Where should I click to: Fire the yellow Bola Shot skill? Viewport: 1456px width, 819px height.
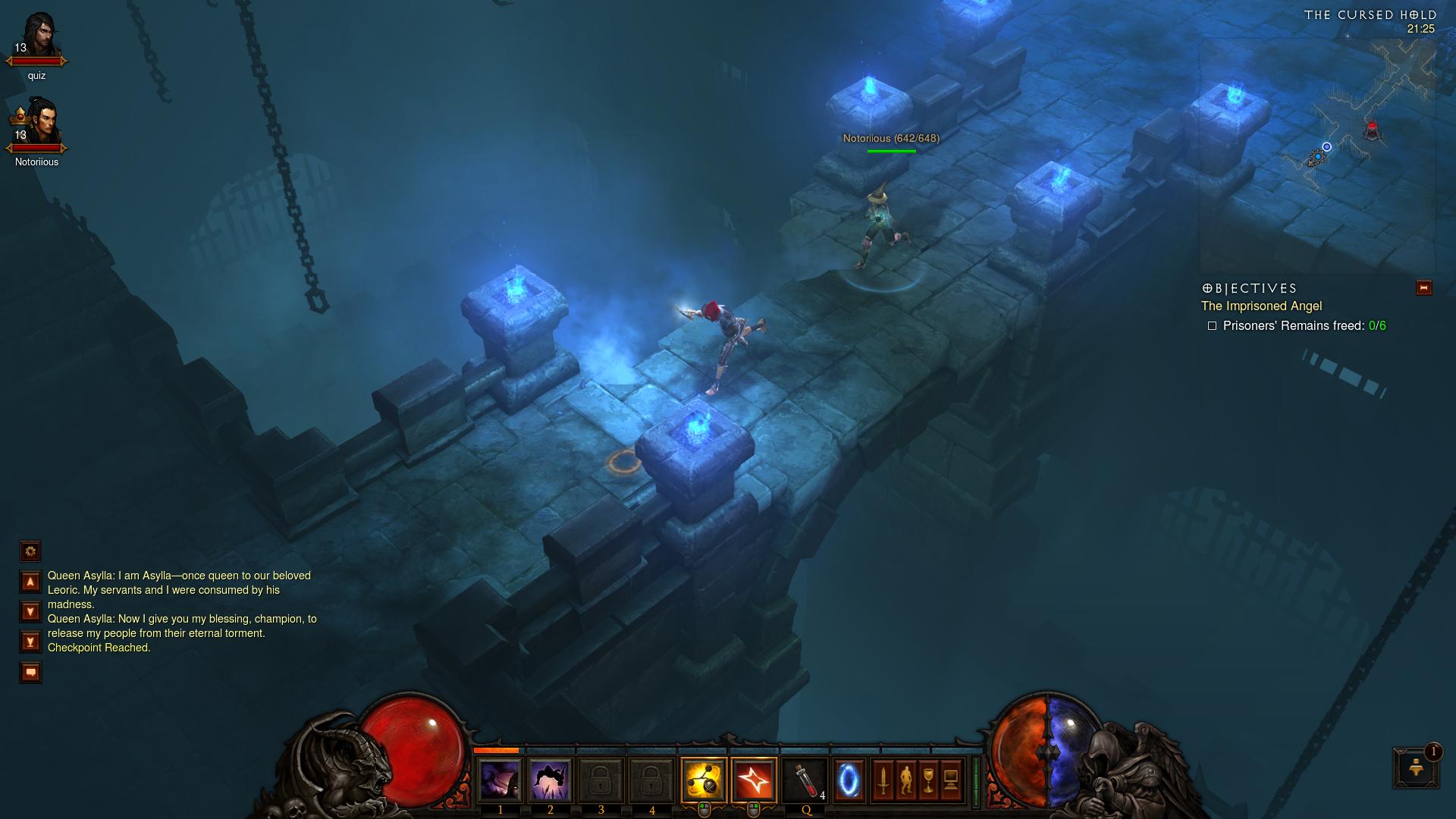[704, 780]
